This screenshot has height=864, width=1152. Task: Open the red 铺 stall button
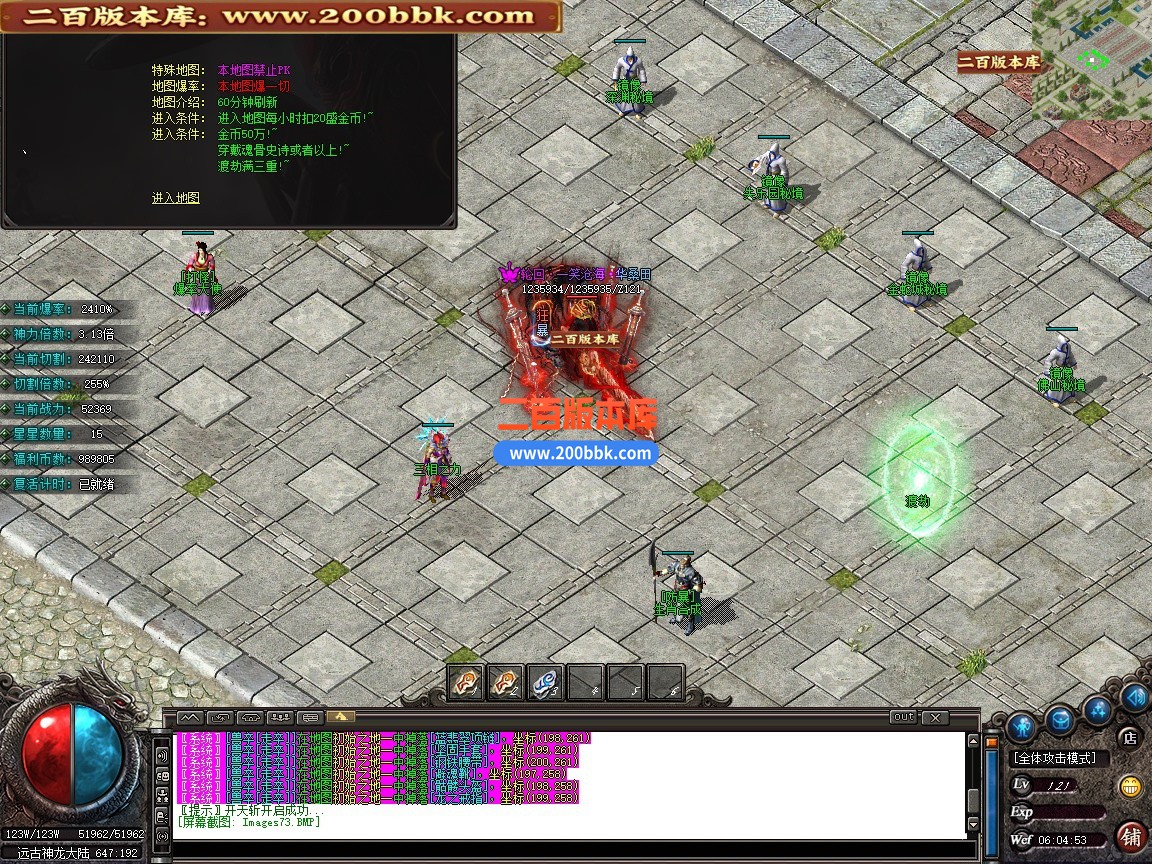(1132, 835)
